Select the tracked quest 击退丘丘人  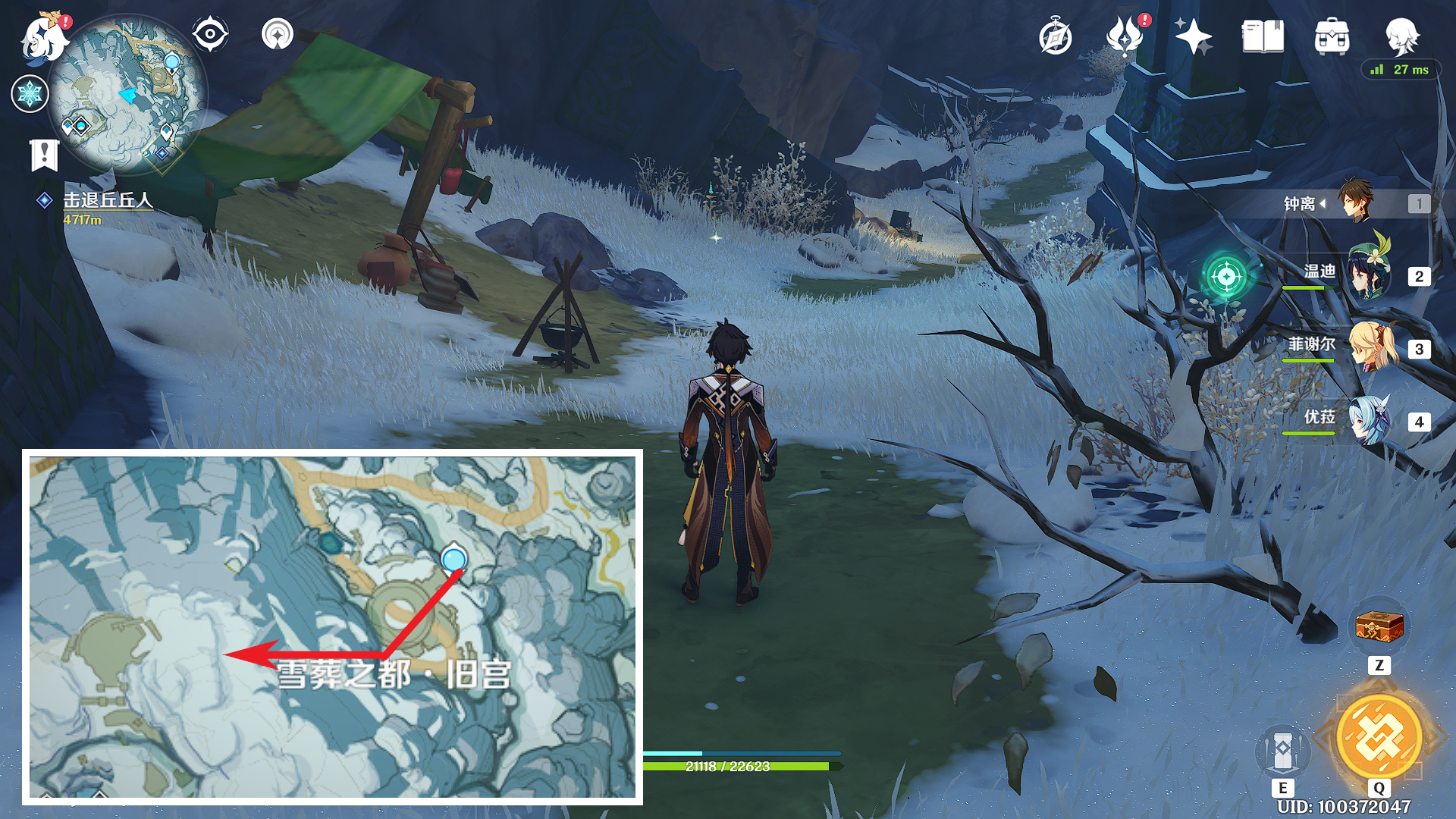click(x=107, y=200)
